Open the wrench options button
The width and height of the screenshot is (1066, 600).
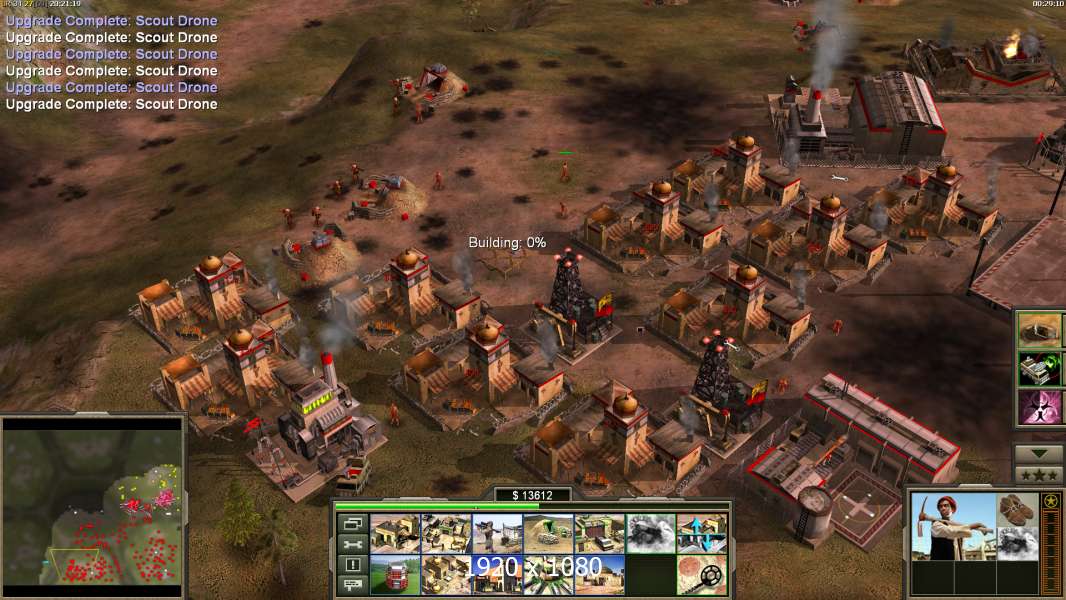pyautogui.click(x=352, y=545)
